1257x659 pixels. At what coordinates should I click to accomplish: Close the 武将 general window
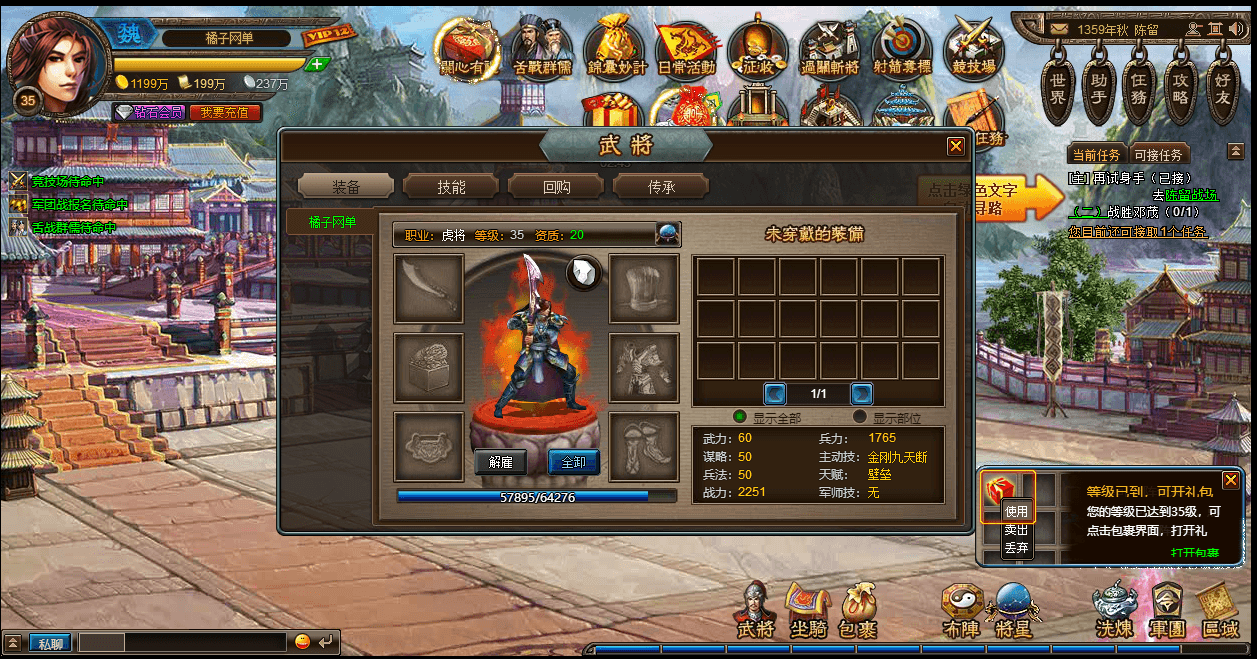pos(956,146)
